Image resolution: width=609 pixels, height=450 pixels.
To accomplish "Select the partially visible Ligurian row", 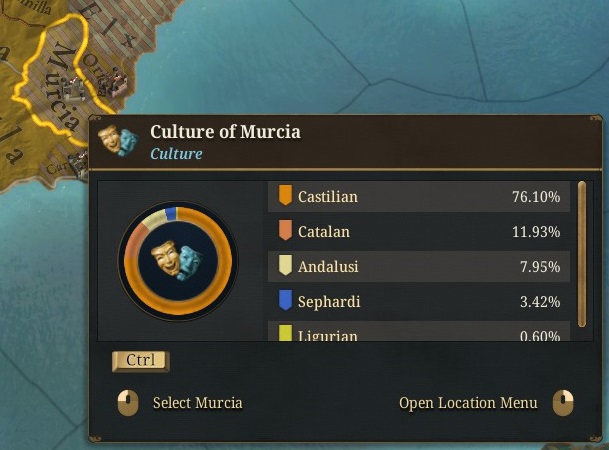I will [419, 334].
